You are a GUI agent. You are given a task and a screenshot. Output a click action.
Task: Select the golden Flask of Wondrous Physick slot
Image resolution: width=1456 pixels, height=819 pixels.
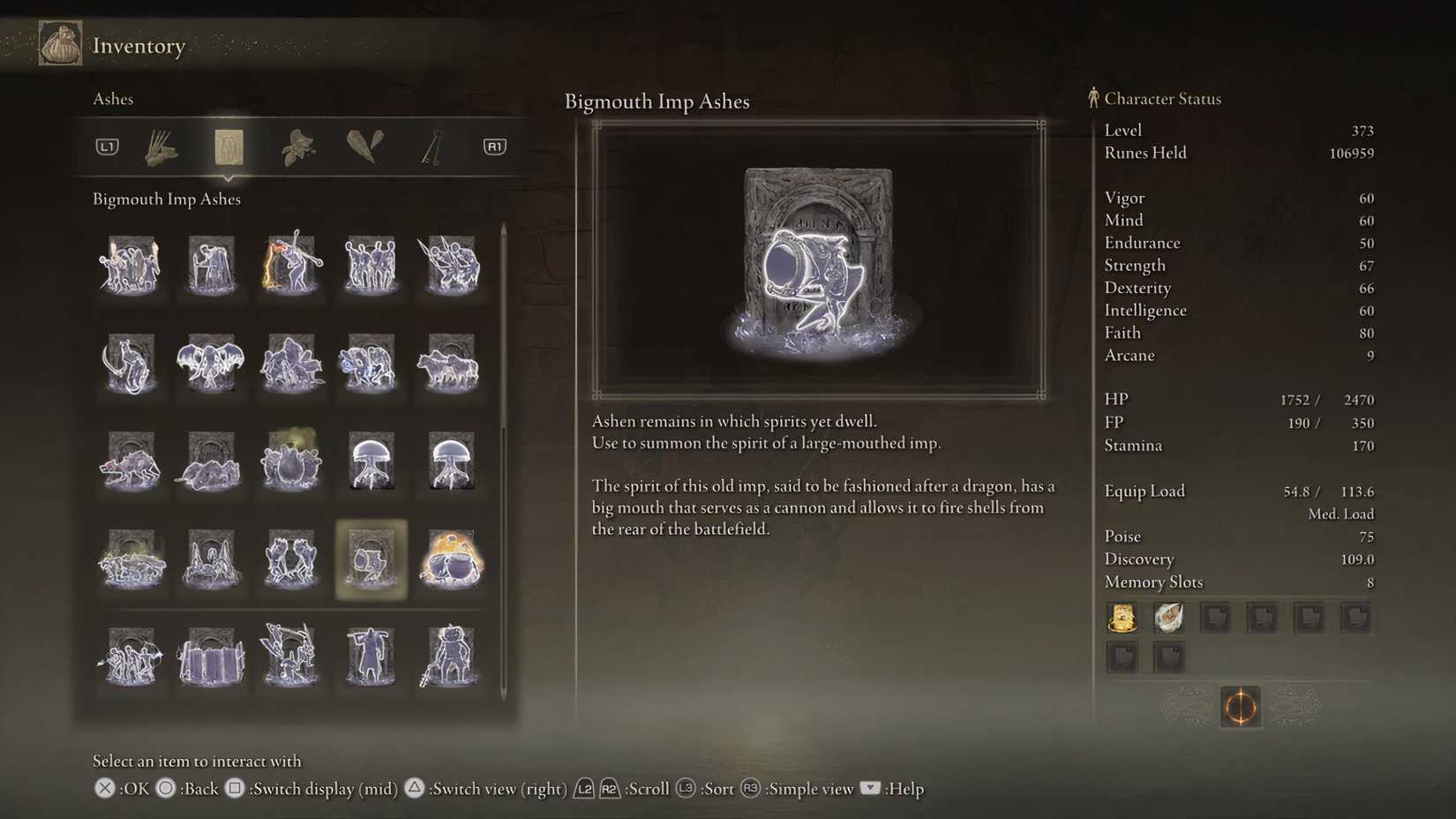tap(1122, 617)
